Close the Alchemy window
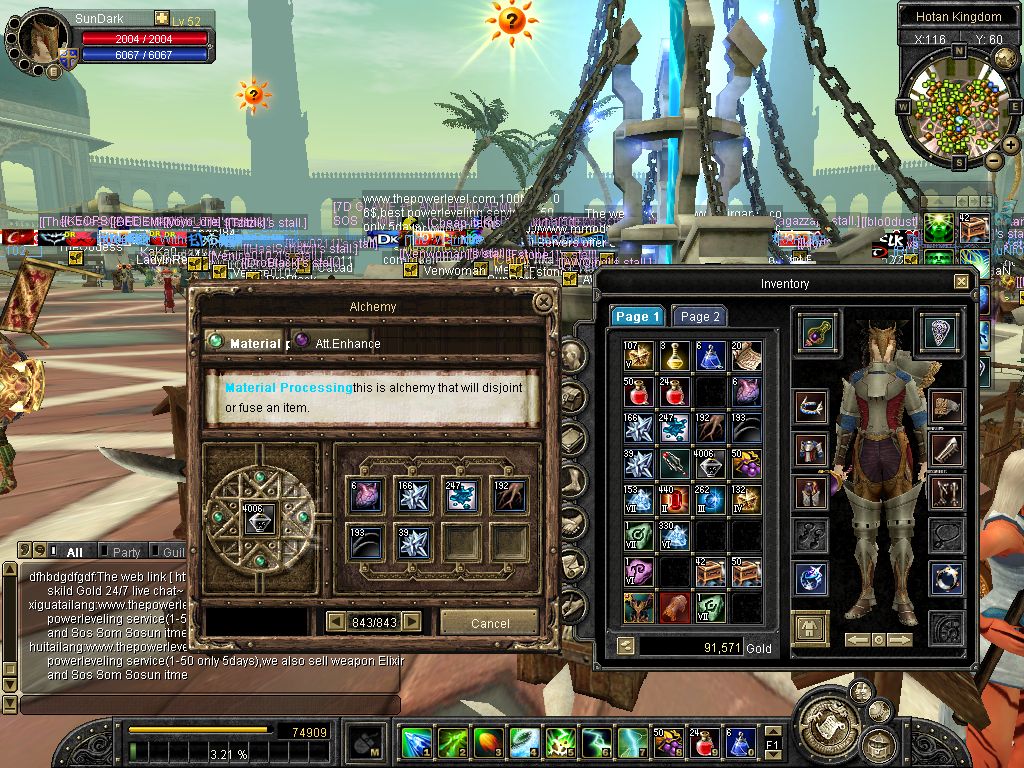The height and width of the screenshot is (768, 1024). point(543,301)
